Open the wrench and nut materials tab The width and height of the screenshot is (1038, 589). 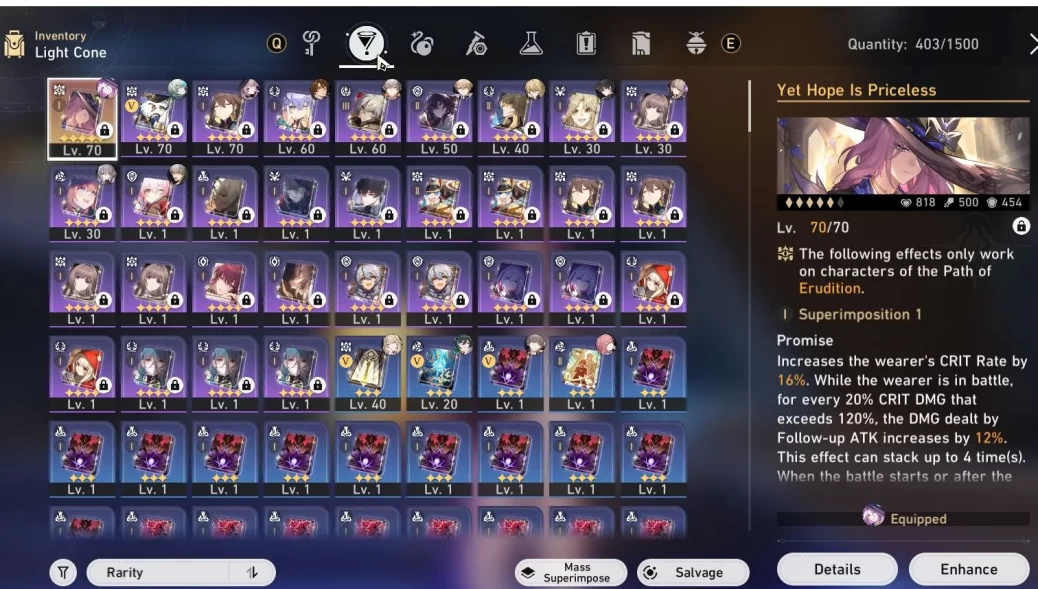[476, 43]
